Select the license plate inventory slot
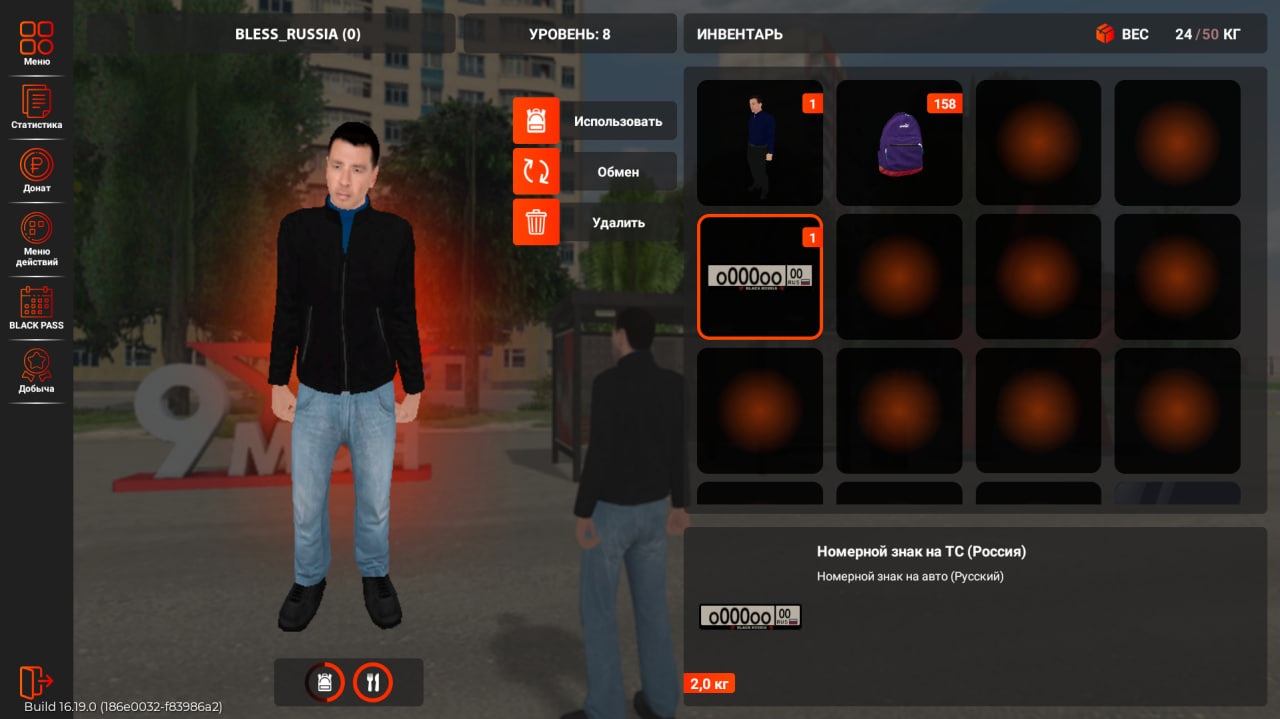The image size is (1280, 719). pos(759,277)
